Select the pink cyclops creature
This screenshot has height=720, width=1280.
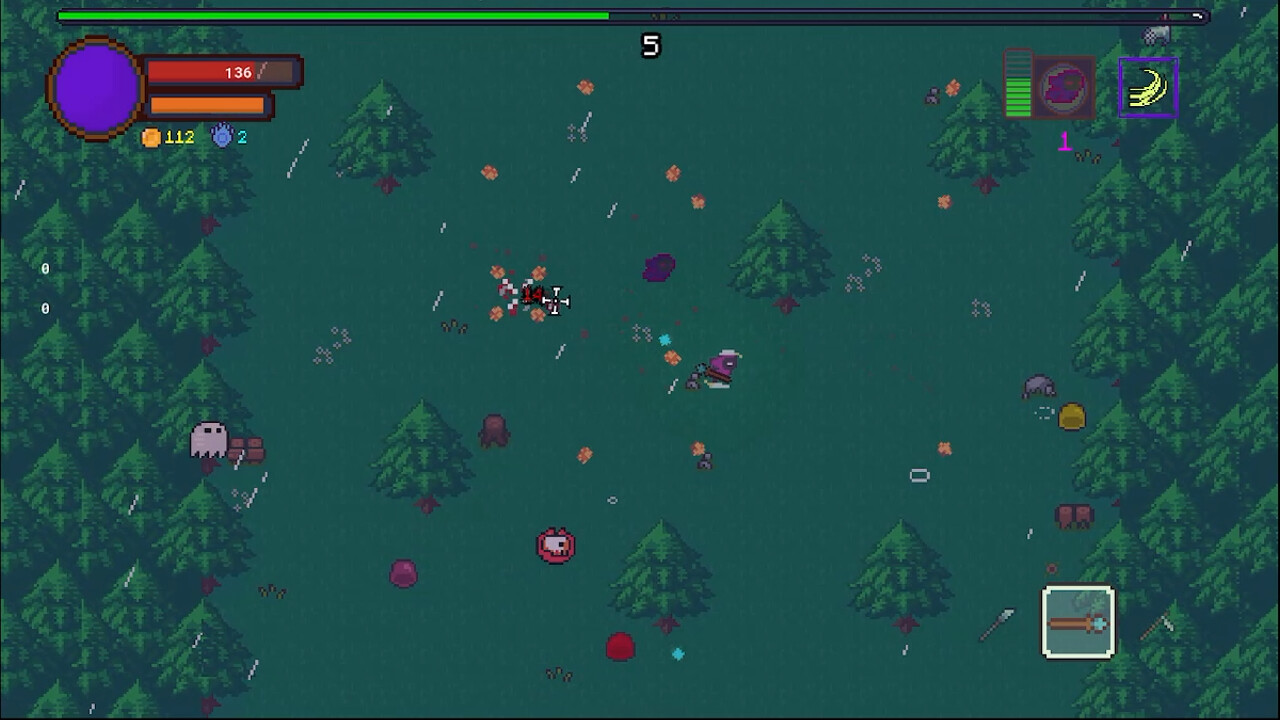(x=557, y=544)
